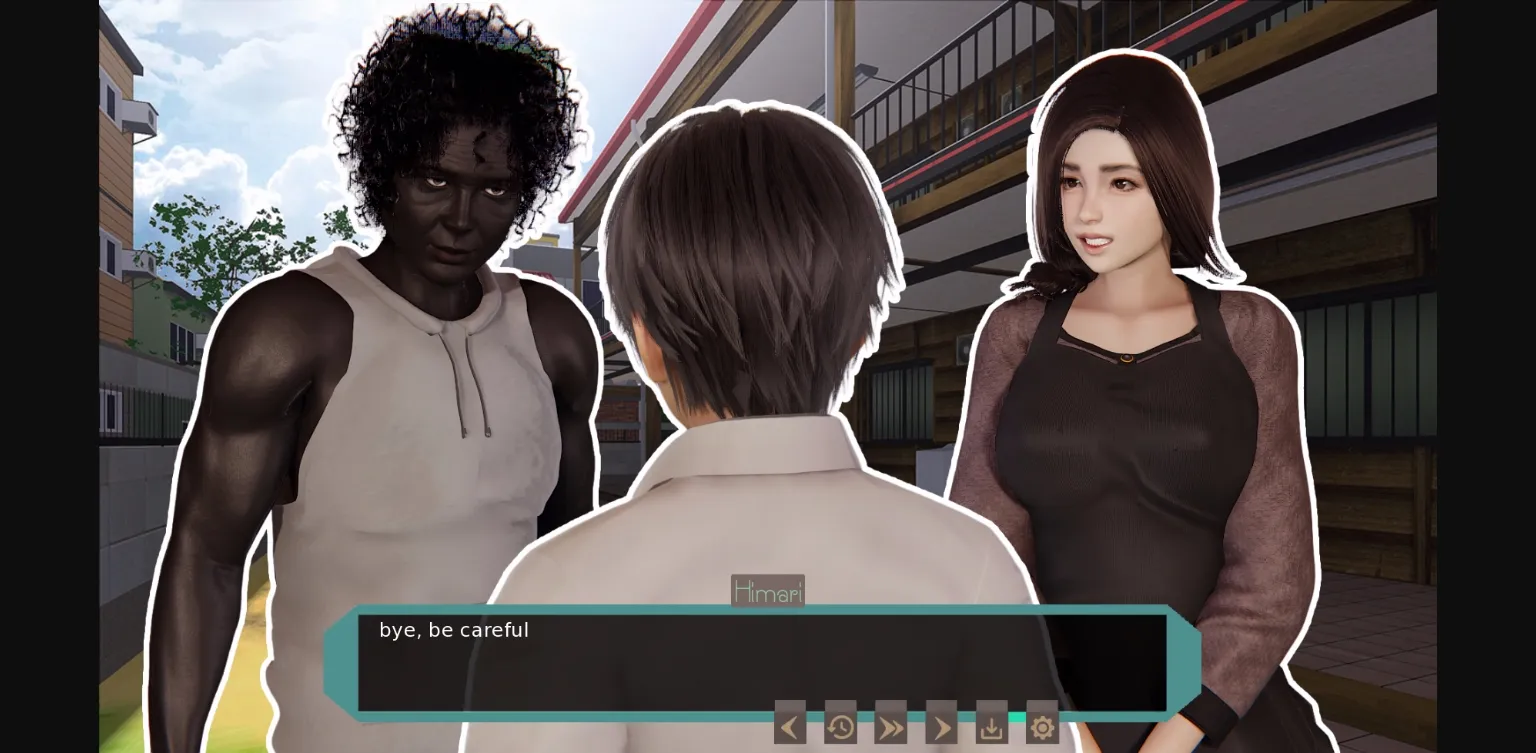Click the dialogue text 'bye, be careful'
1536x753 pixels.
454,630
